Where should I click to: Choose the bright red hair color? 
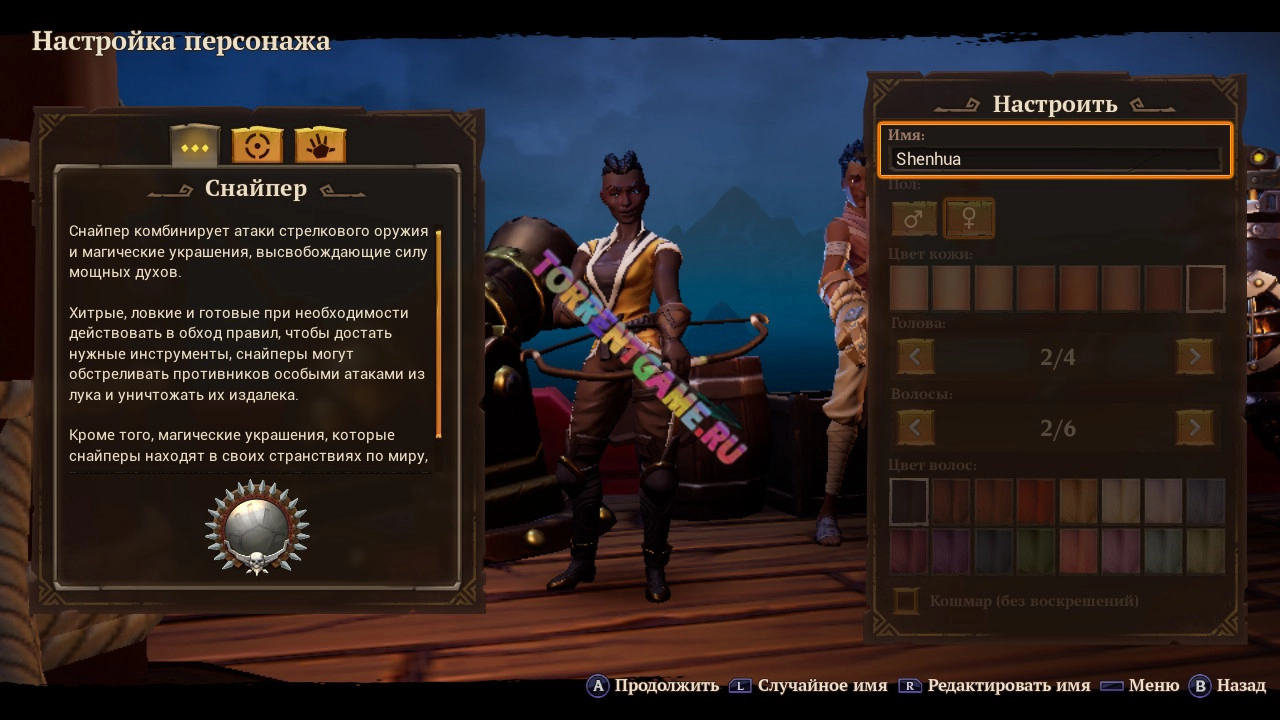point(1036,500)
